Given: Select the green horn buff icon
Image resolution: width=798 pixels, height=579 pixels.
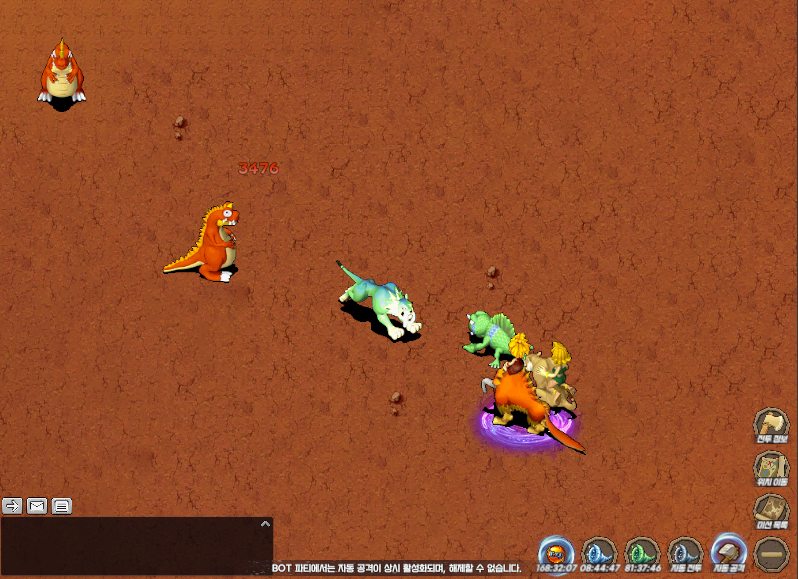Looking at the screenshot, I should [x=642, y=553].
